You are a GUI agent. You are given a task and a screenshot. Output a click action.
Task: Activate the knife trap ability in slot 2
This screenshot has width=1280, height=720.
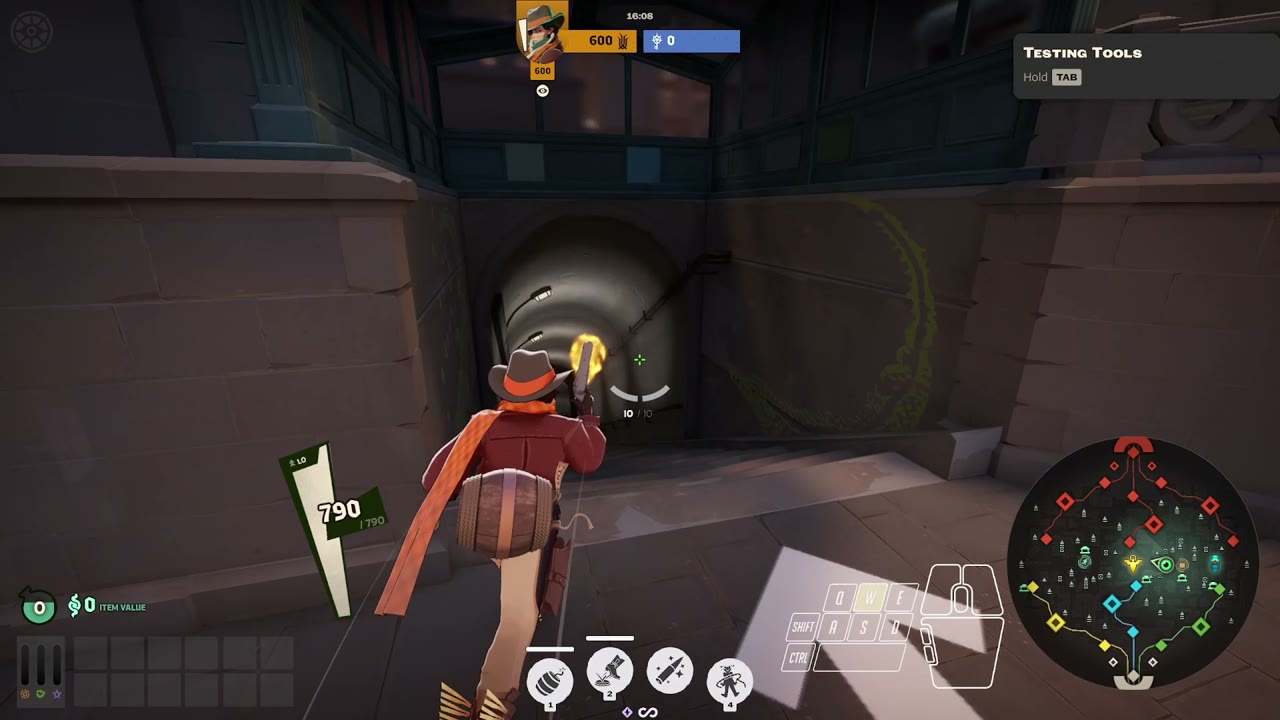(609, 672)
